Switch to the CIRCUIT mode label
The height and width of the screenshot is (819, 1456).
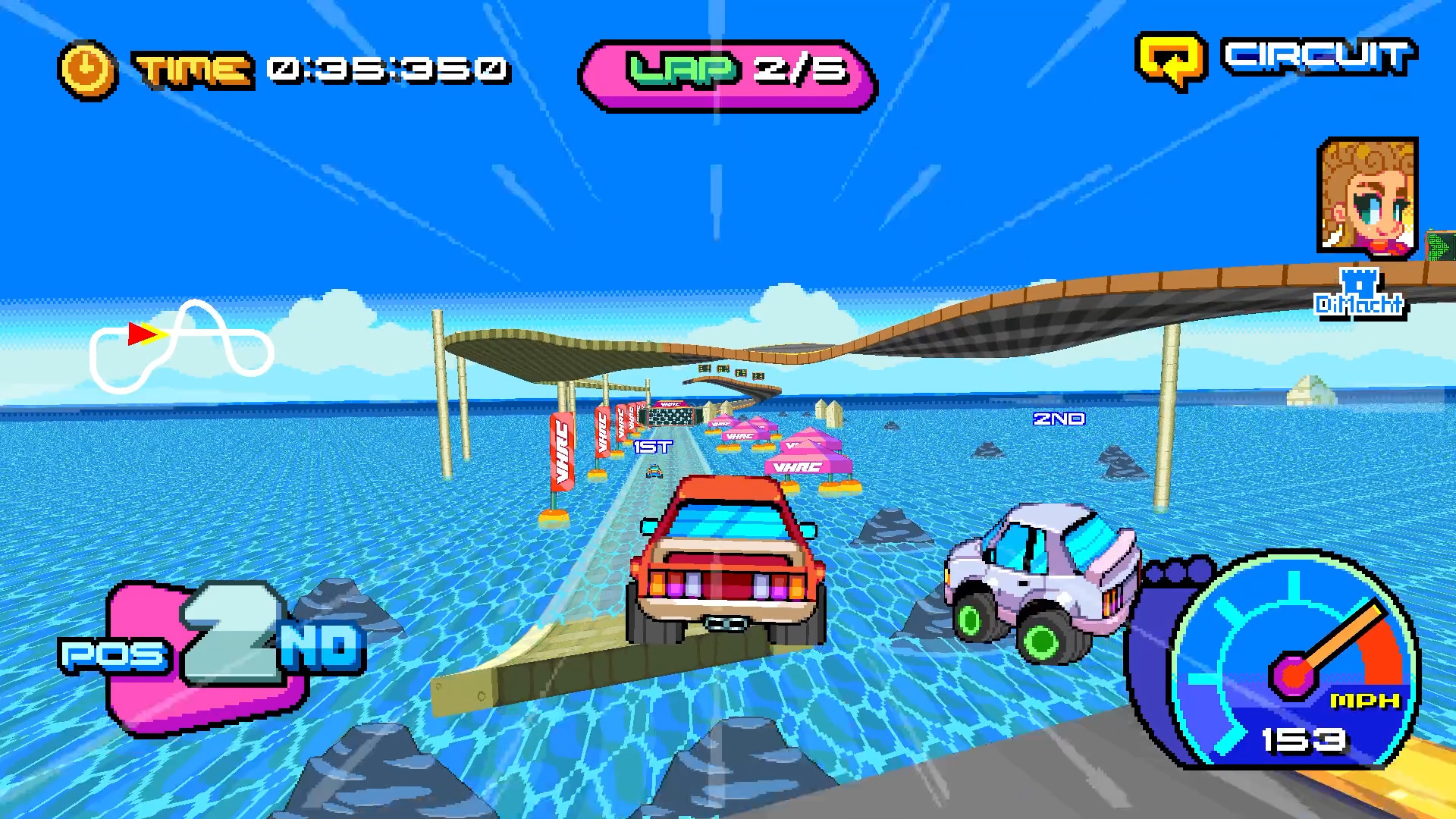pyautogui.click(x=1319, y=57)
